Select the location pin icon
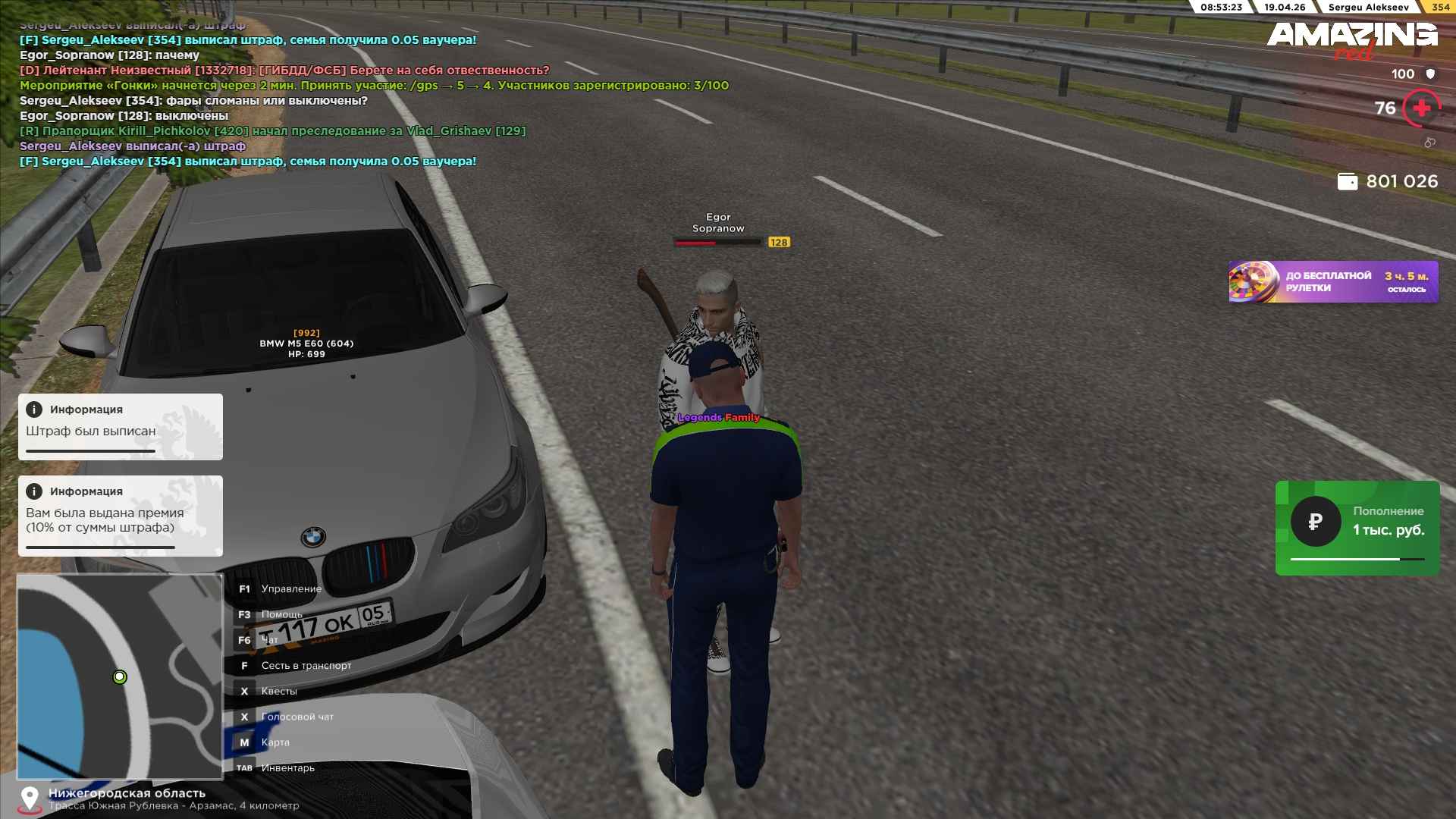Screen dimensions: 1456x819 tap(30, 799)
